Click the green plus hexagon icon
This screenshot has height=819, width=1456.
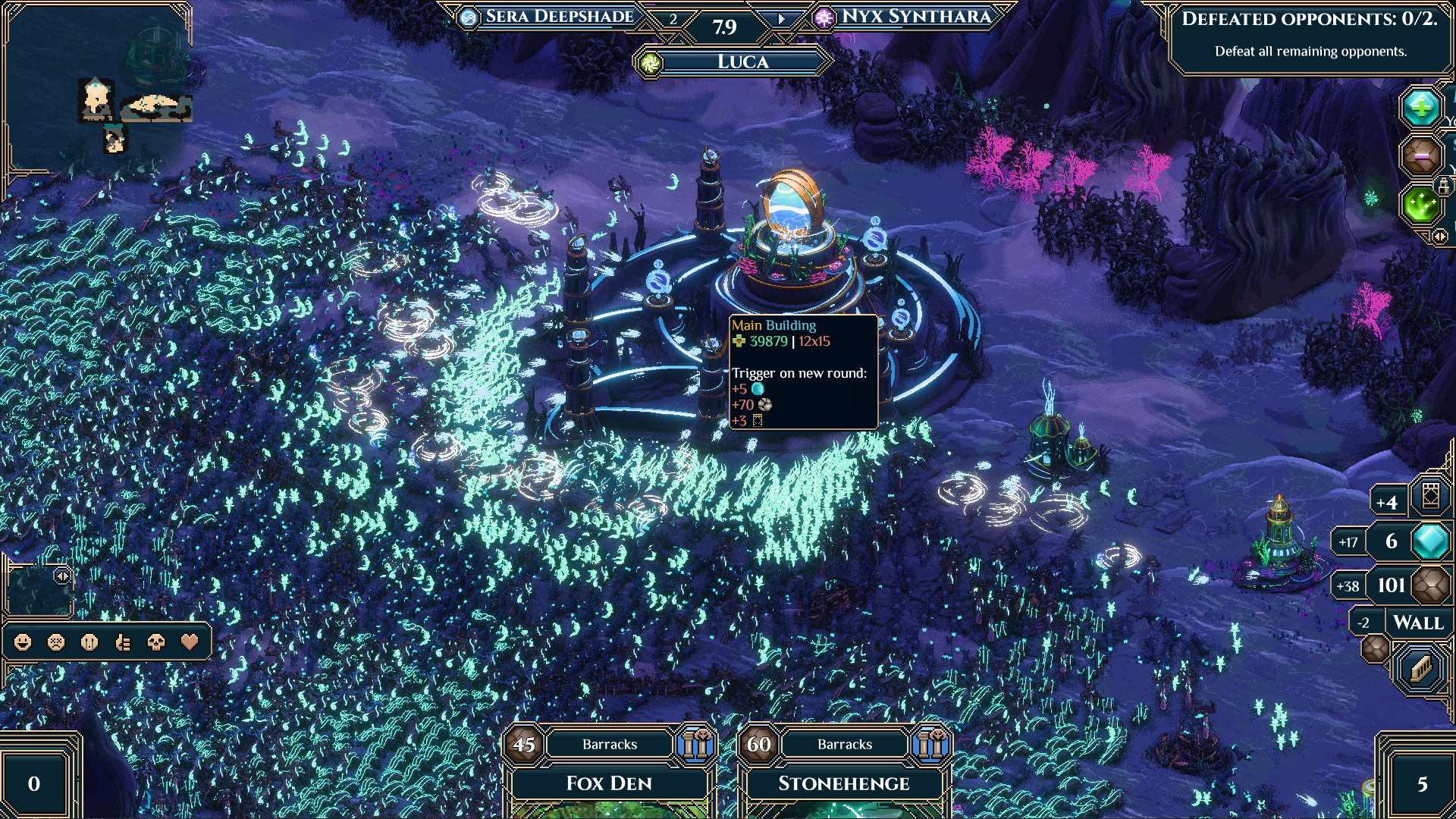(1422, 107)
